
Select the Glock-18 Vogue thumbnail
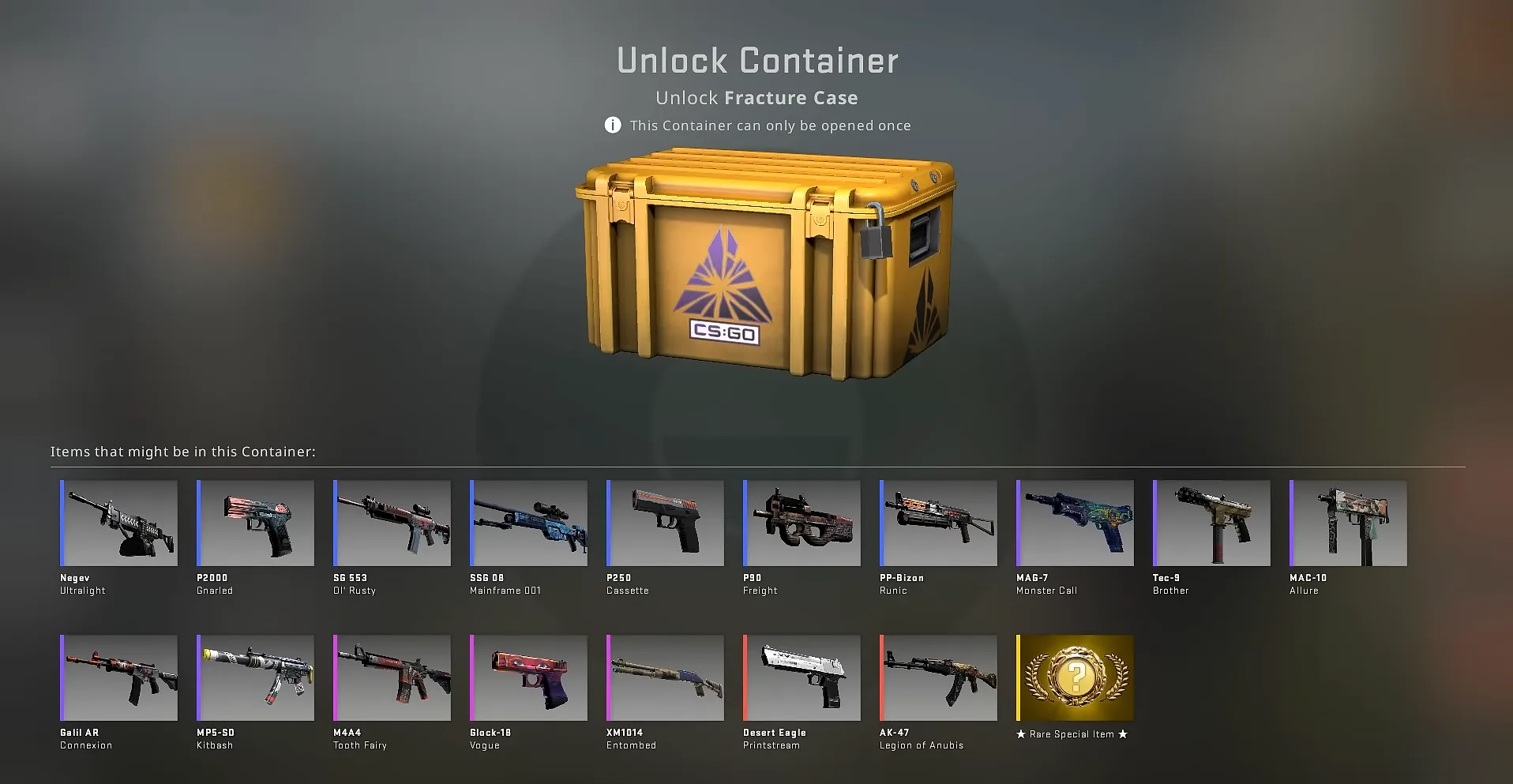[527, 677]
